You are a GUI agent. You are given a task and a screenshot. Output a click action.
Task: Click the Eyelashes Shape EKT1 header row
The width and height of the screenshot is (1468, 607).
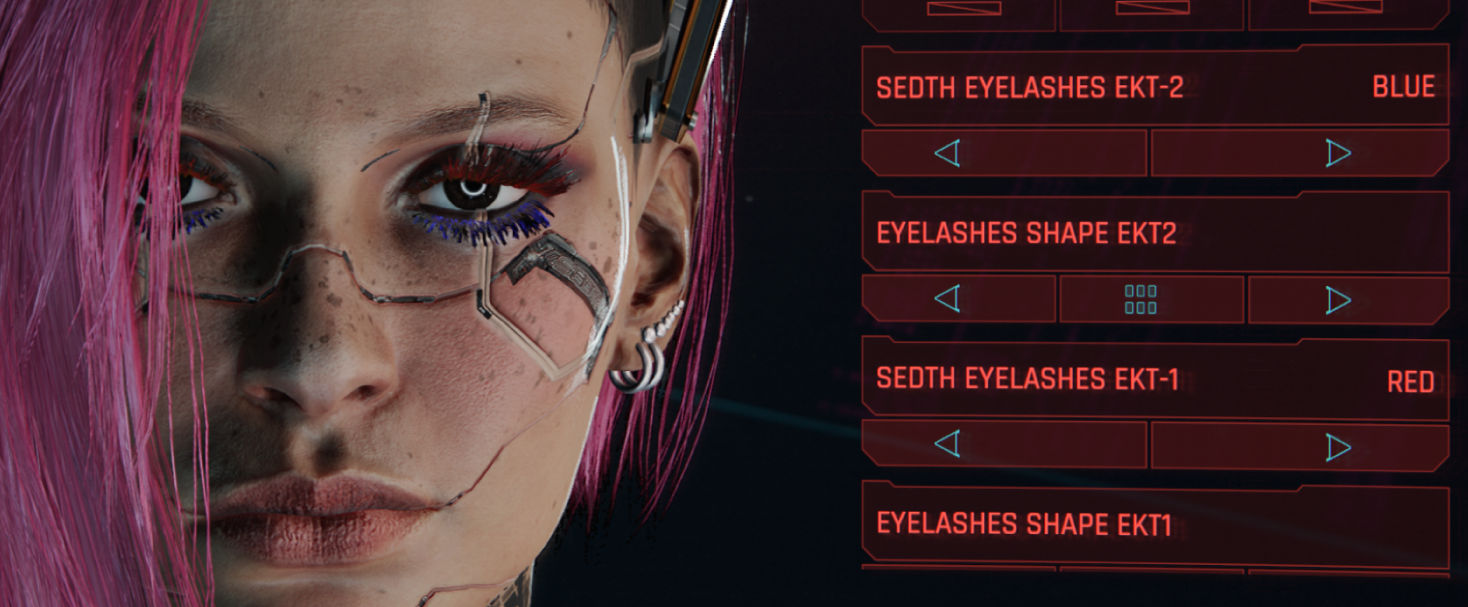tap(1154, 523)
